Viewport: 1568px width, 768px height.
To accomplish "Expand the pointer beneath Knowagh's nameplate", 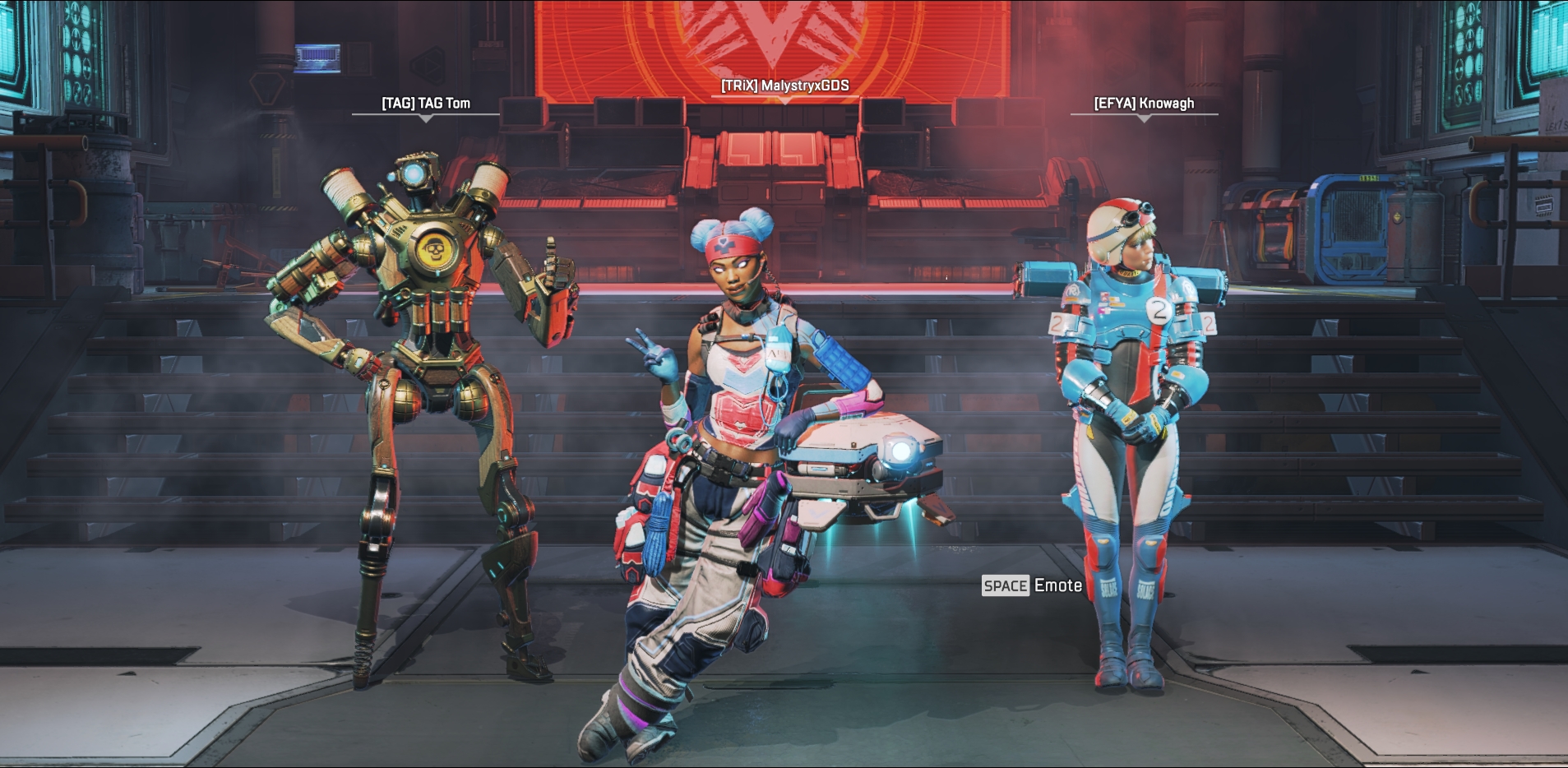I will (x=1143, y=117).
